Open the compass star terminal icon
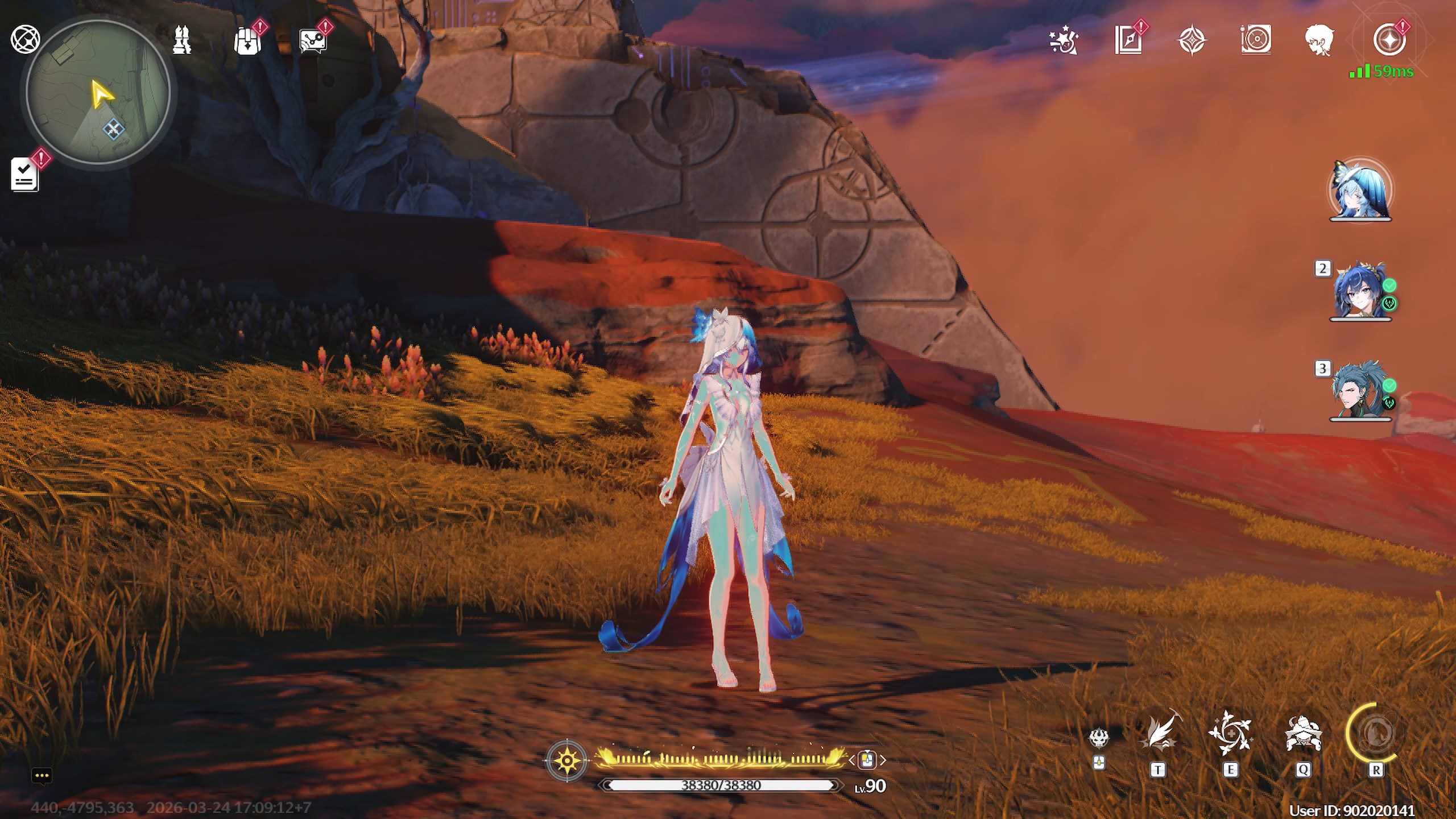Viewport: 1456px width, 819px height. [1388, 41]
